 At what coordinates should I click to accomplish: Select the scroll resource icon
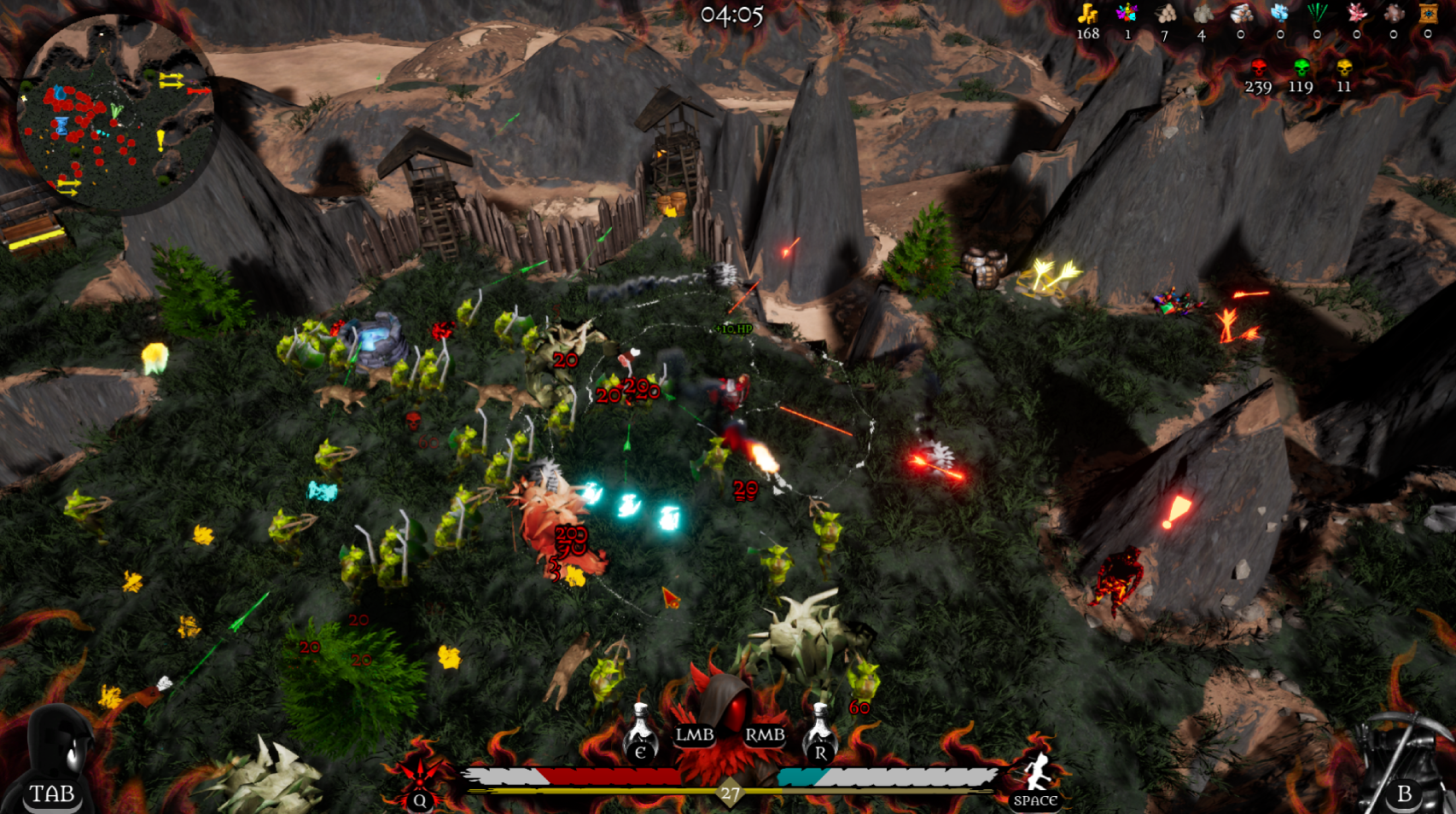click(1428, 13)
